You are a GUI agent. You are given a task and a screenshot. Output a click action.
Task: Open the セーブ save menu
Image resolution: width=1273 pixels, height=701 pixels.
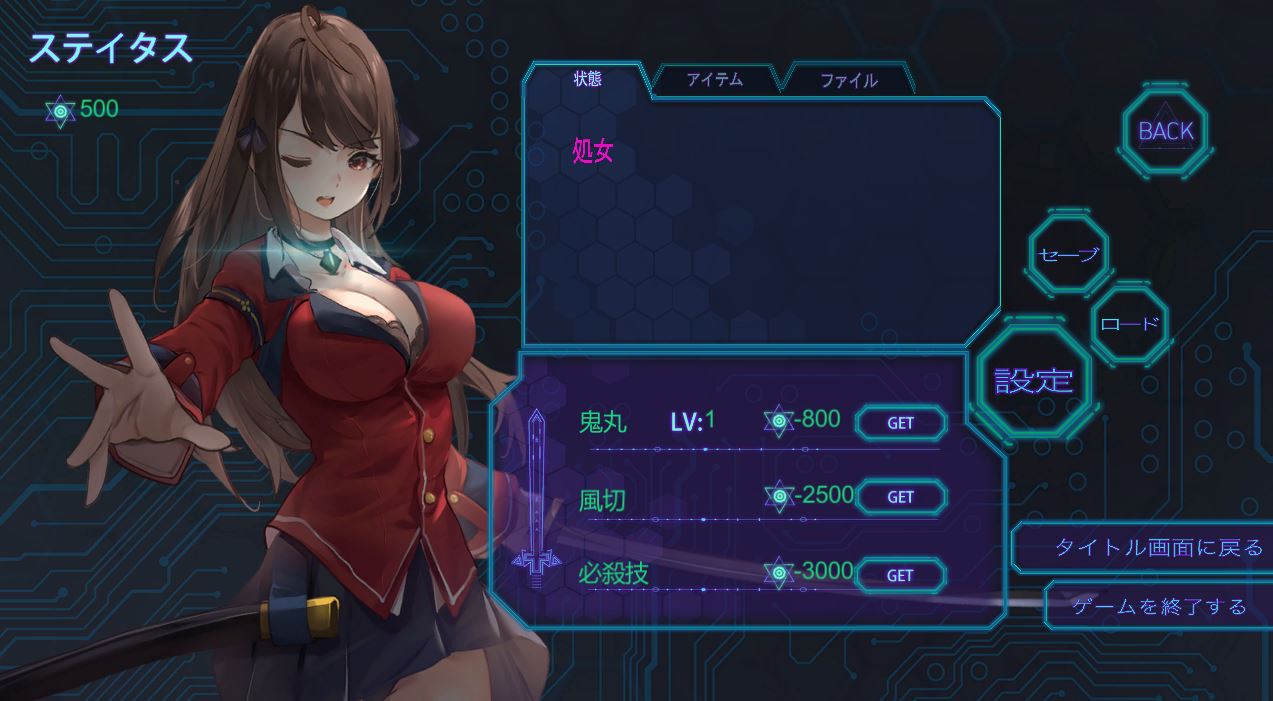tap(1068, 254)
